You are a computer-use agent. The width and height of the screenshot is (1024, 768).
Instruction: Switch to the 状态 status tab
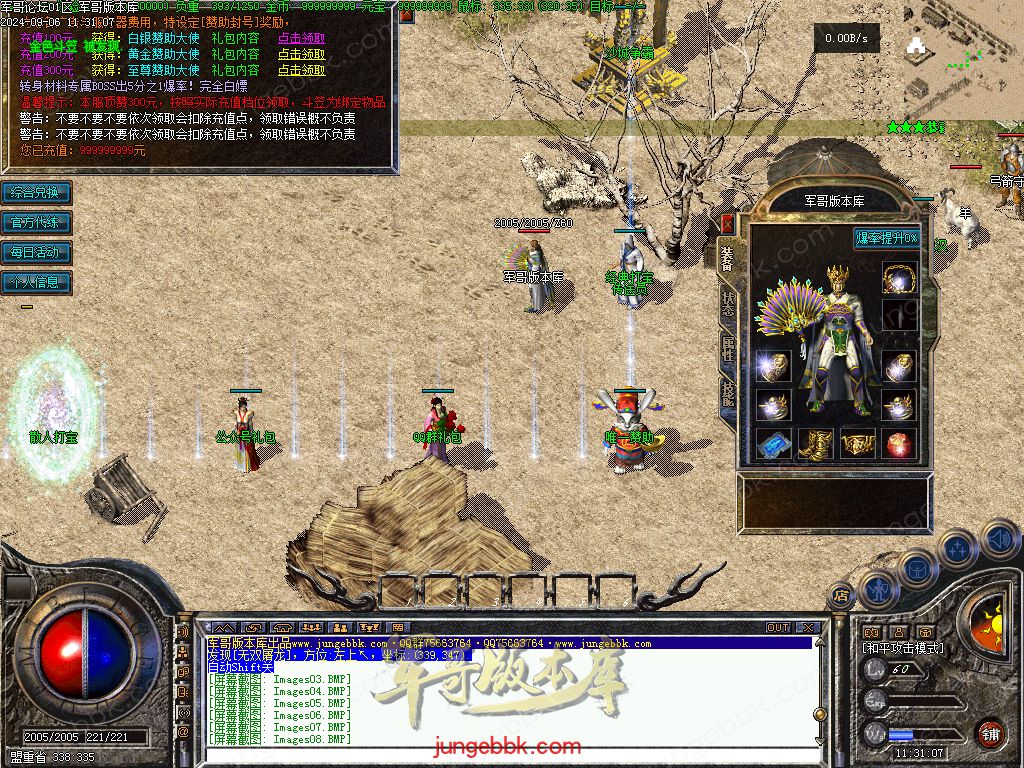(727, 300)
